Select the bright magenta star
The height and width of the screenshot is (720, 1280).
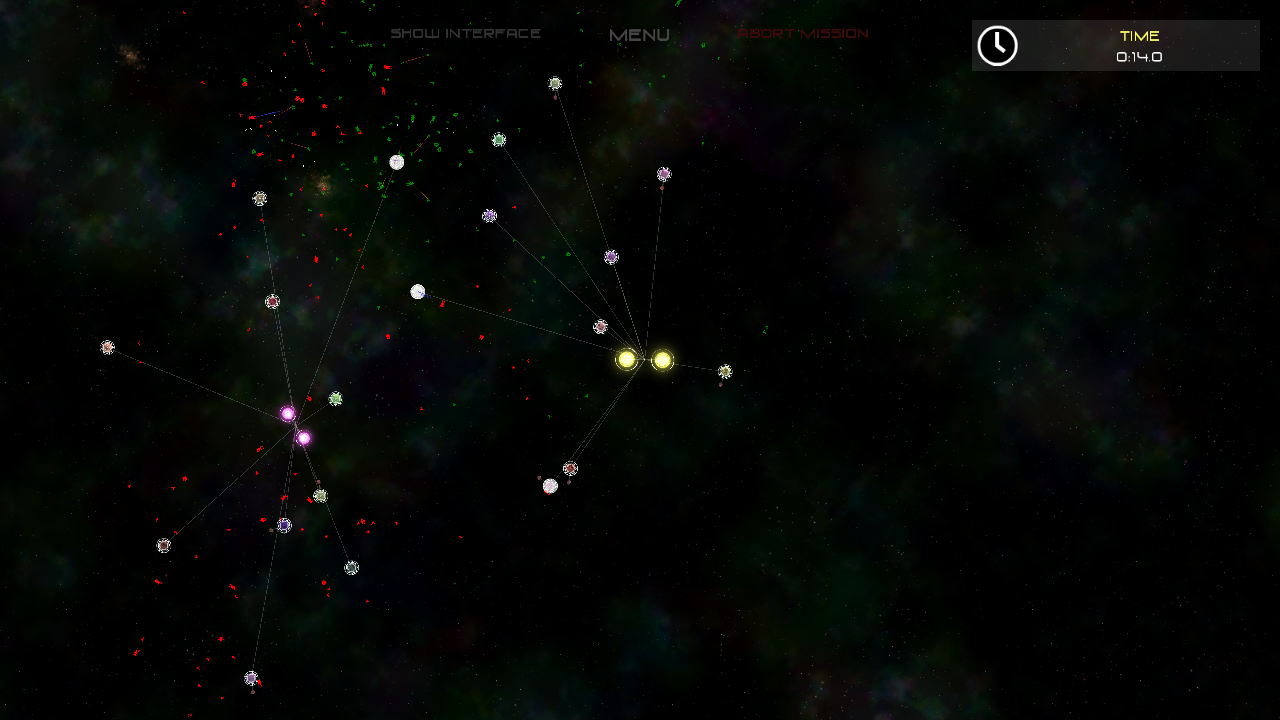click(288, 412)
